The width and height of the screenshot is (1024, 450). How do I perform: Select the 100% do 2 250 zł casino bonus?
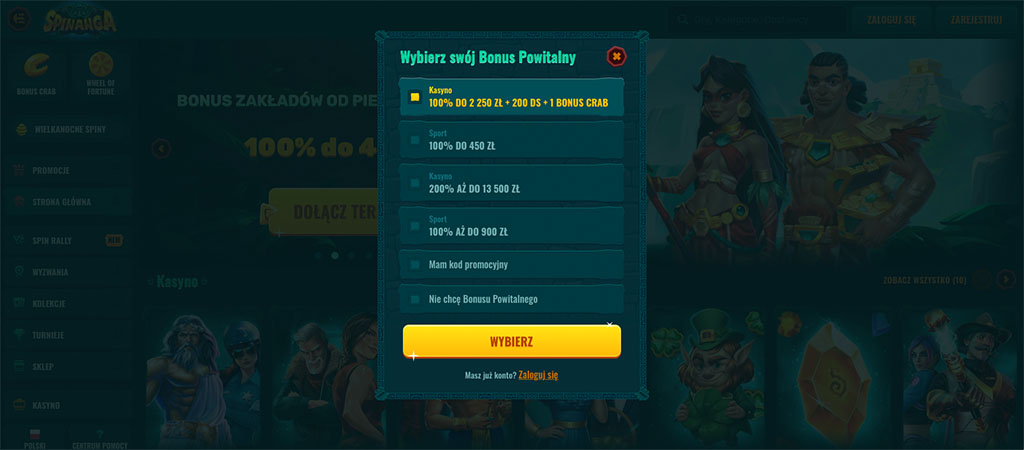click(x=511, y=97)
